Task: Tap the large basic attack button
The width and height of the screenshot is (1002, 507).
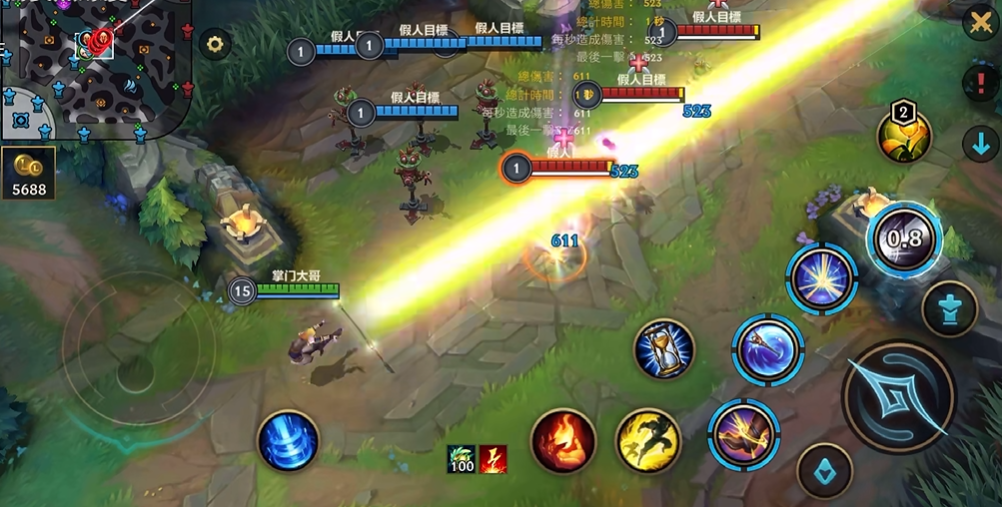Action: pos(899,396)
